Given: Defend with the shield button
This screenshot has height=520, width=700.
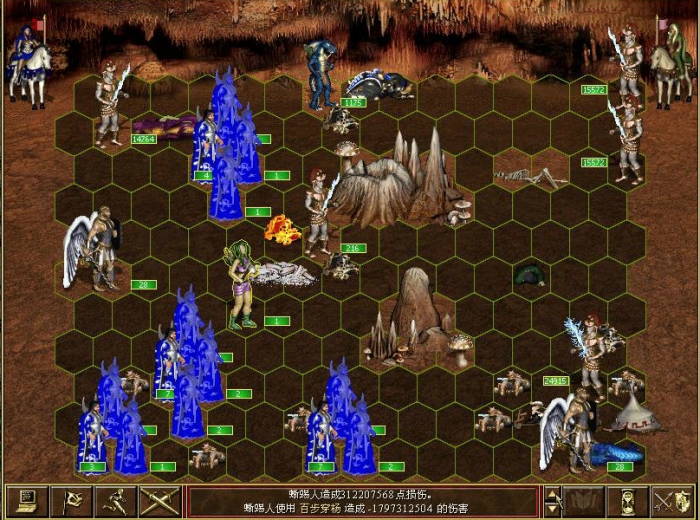Looking at the screenshot, I should coord(672,500).
